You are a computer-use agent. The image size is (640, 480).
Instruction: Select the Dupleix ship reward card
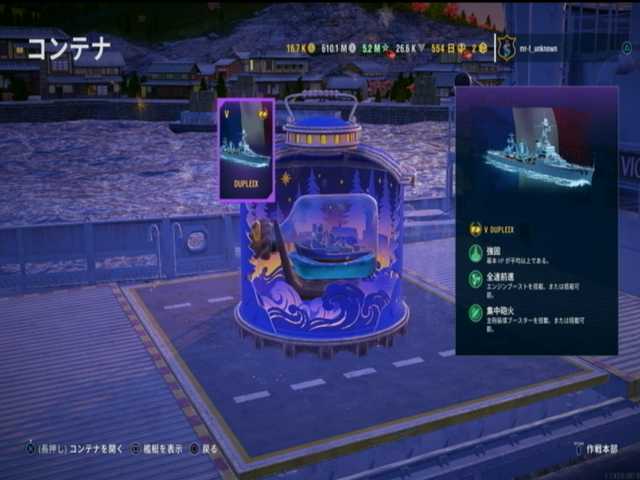[246, 148]
